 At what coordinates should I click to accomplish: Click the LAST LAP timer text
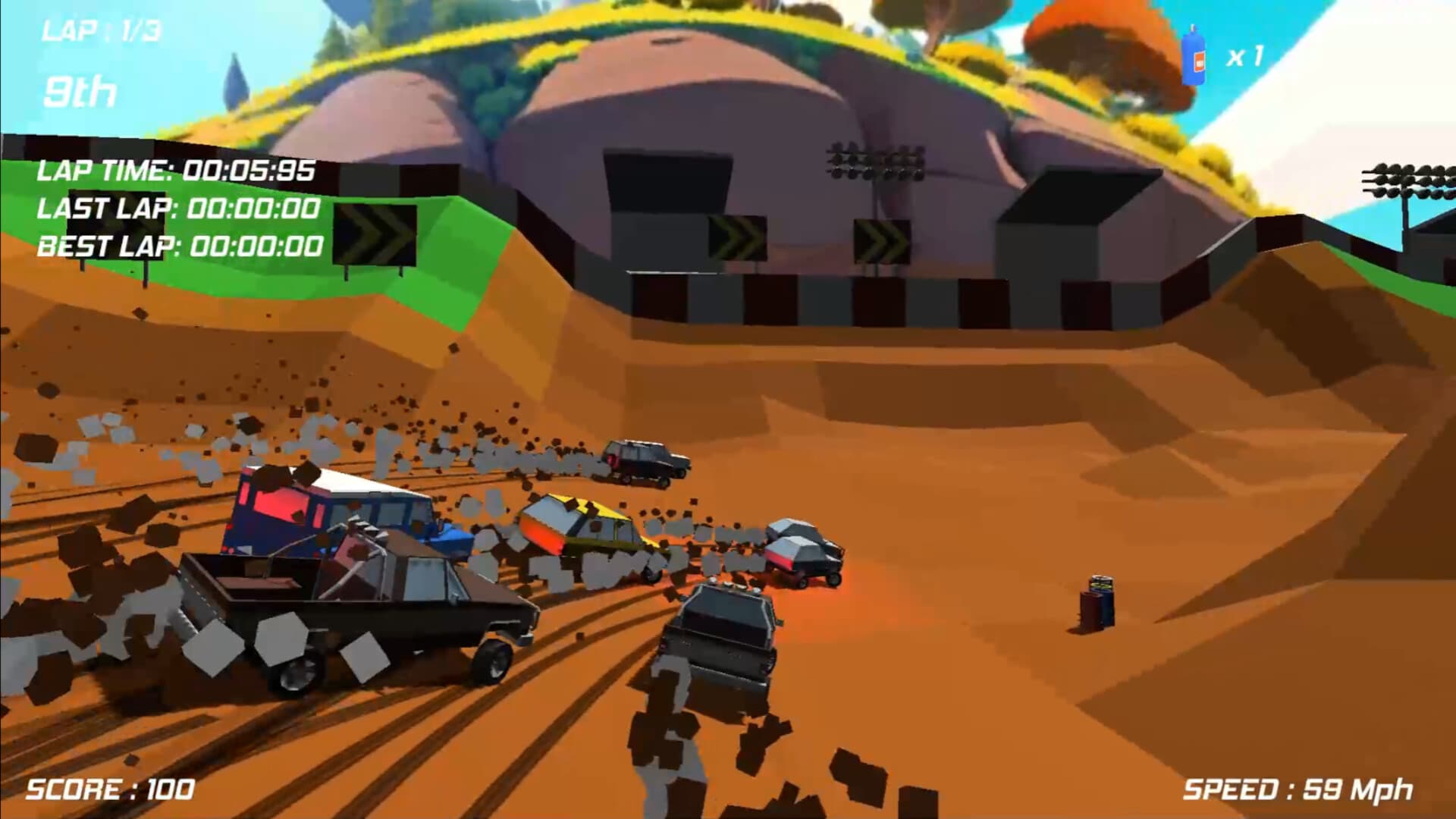point(180,210)
